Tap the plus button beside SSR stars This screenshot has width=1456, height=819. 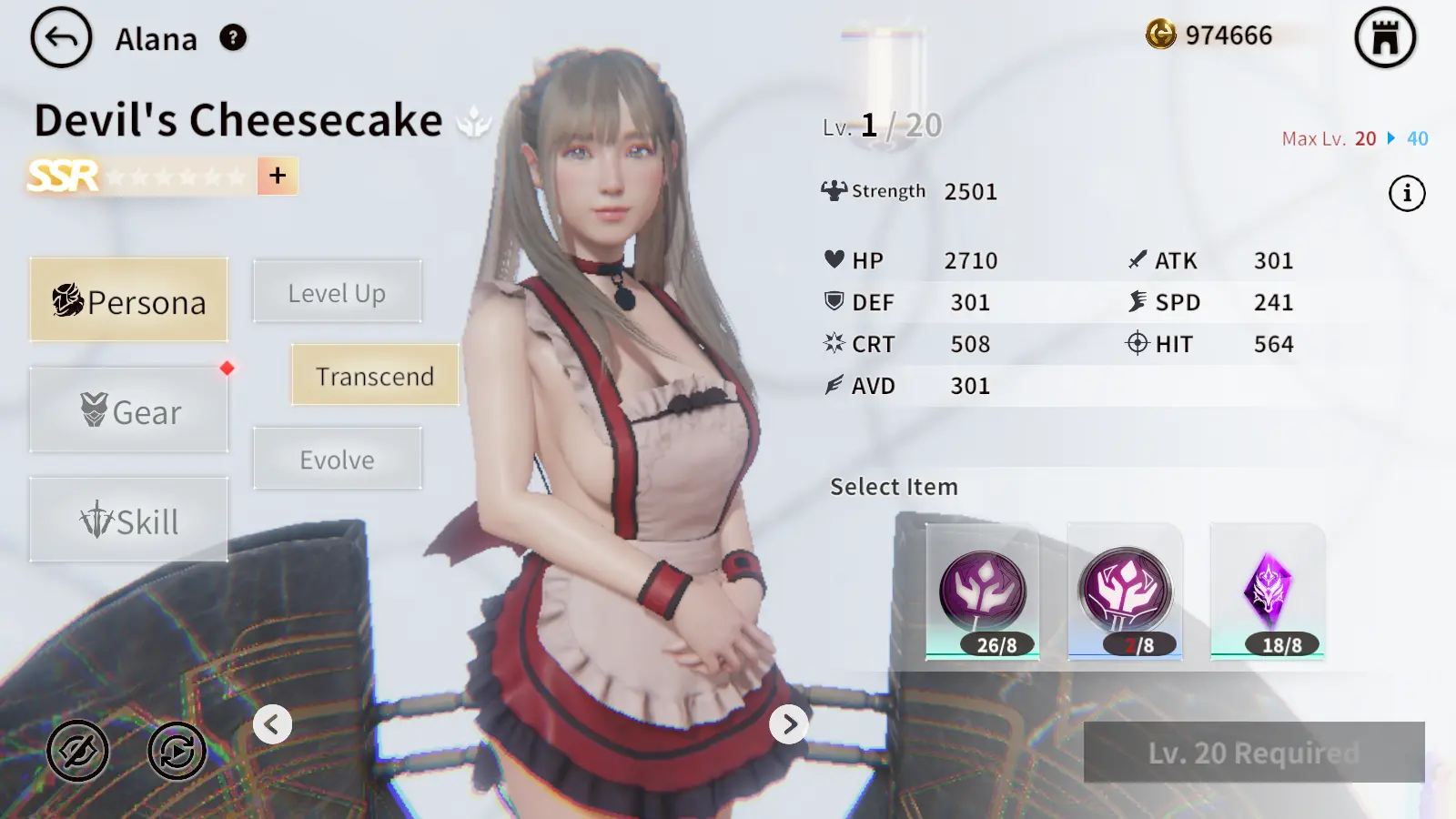(278, 176)
